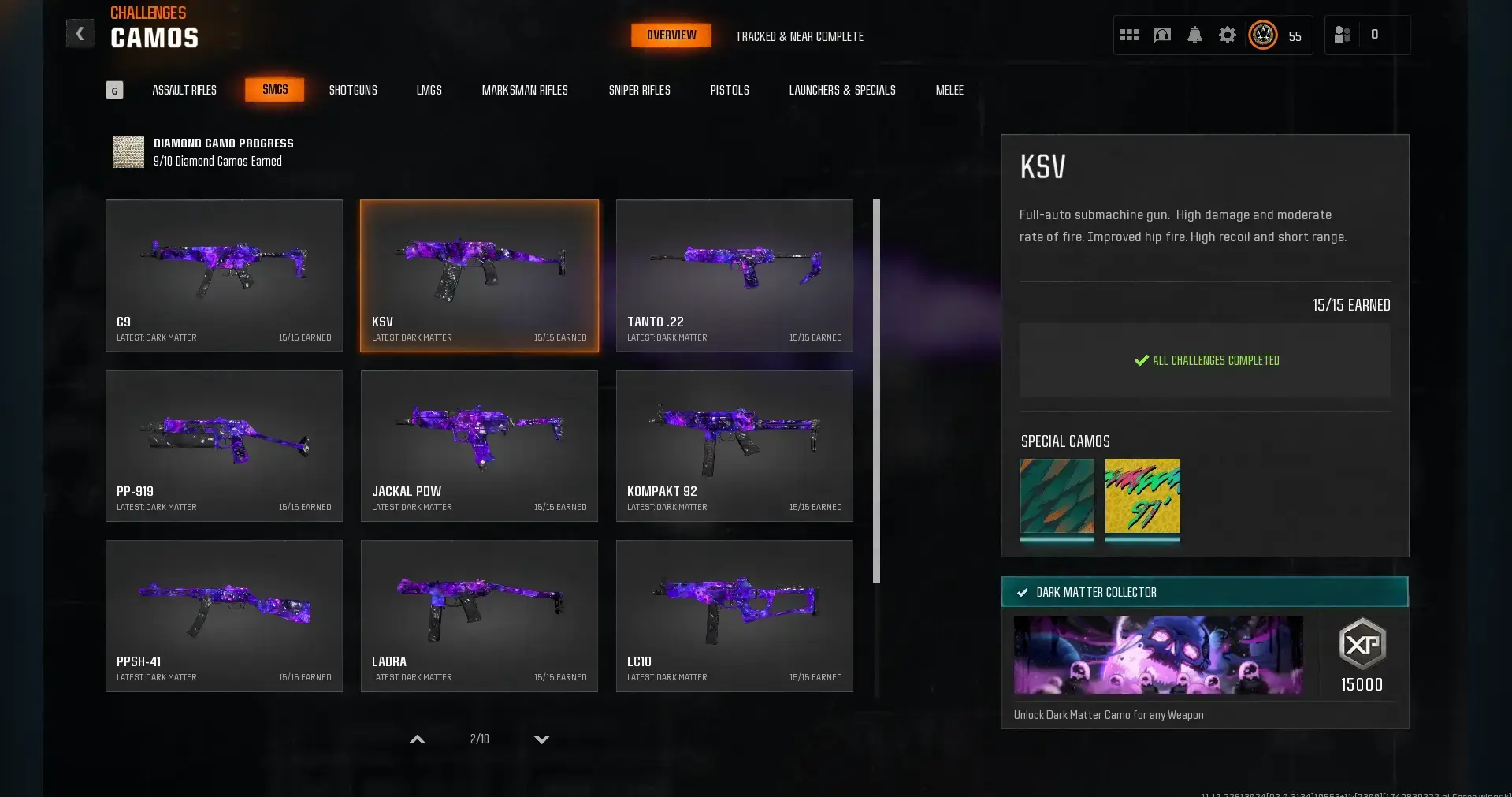The width and height of the screenshot is (1512, 797).
Task: Click the prestige emblem next to level 55
Action: click(x=1262, y=35)
